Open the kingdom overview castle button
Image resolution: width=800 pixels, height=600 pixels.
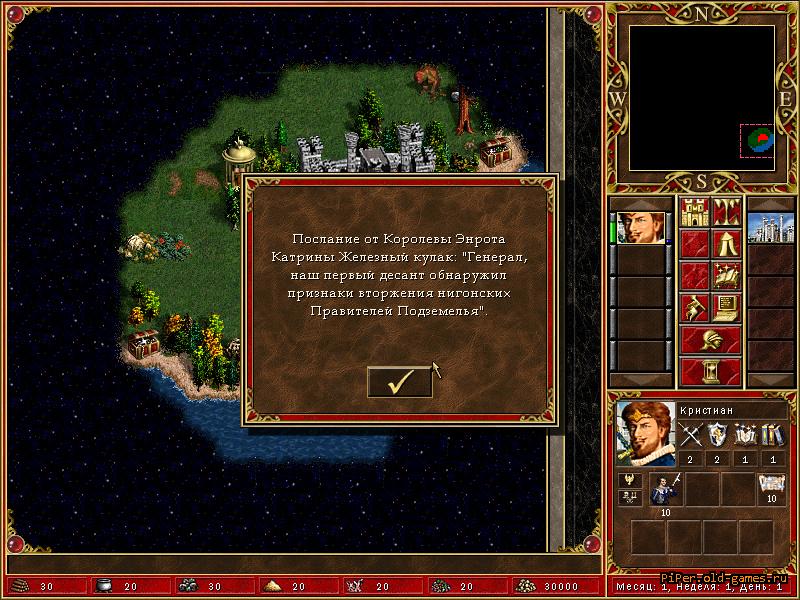point(694,212)
